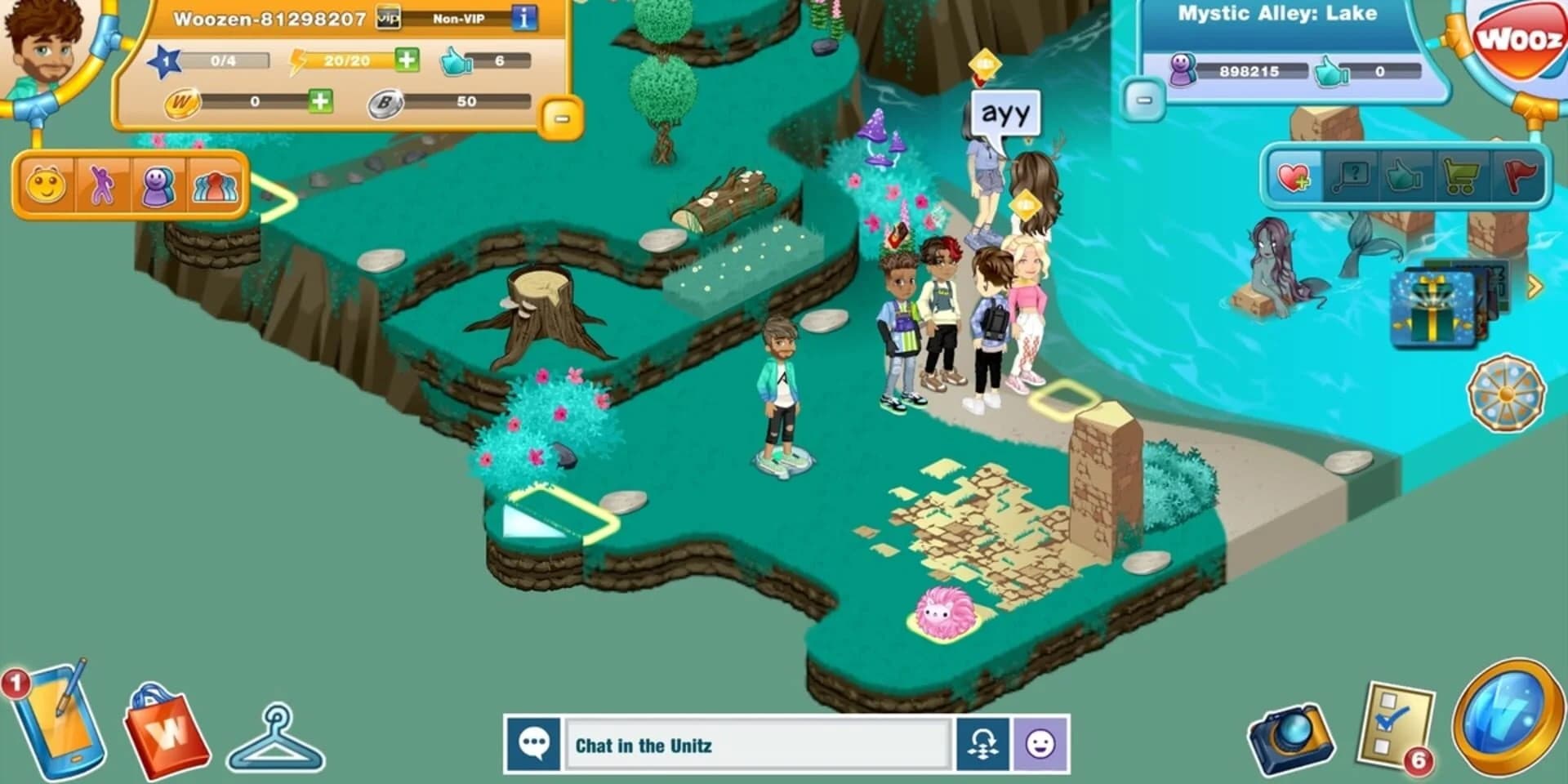Open the emoji smiley panel on player toolbar
Screen dimensions: 1568x784
[45, 186]
